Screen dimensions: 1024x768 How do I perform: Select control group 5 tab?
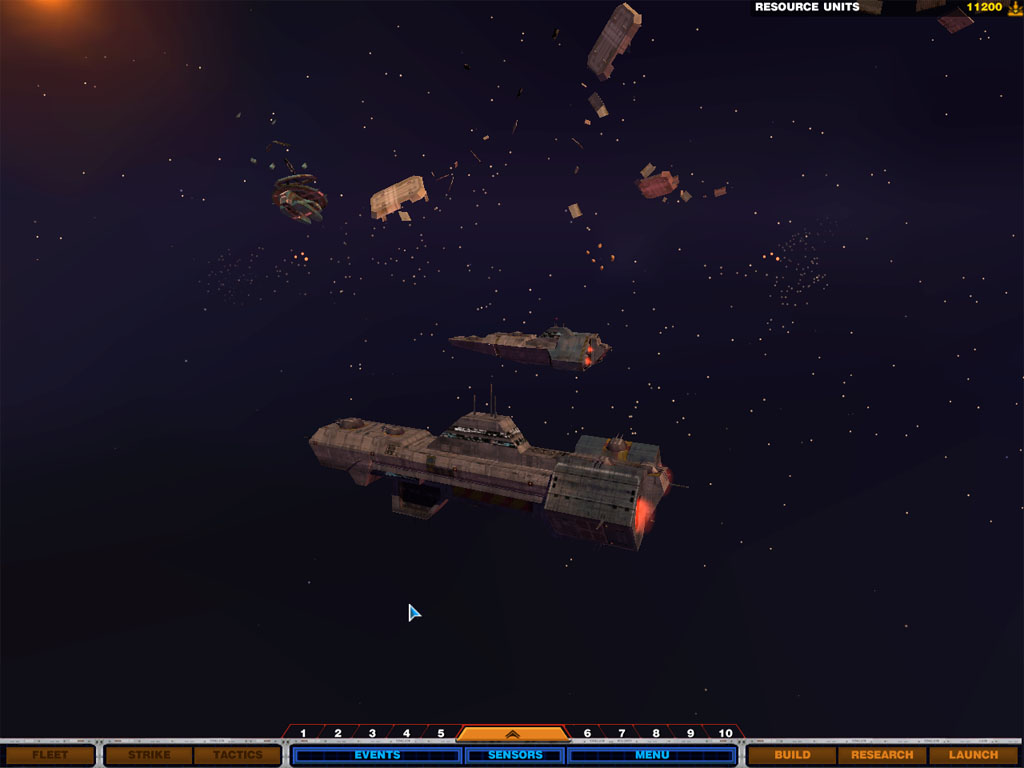pyautogui.click(x=440, y=733)
